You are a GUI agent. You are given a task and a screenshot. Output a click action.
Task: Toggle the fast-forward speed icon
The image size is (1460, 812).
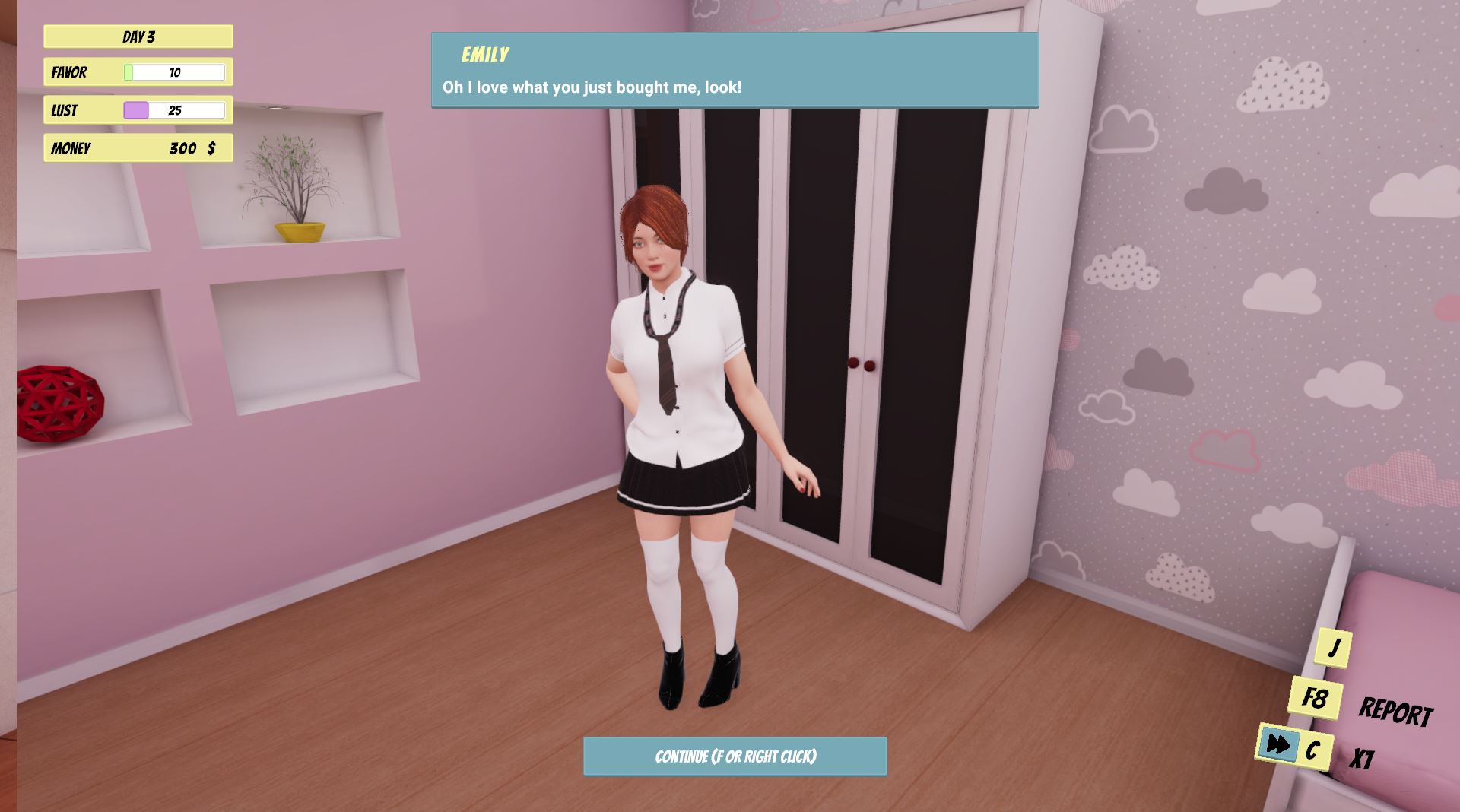[x=1278, y=744]
